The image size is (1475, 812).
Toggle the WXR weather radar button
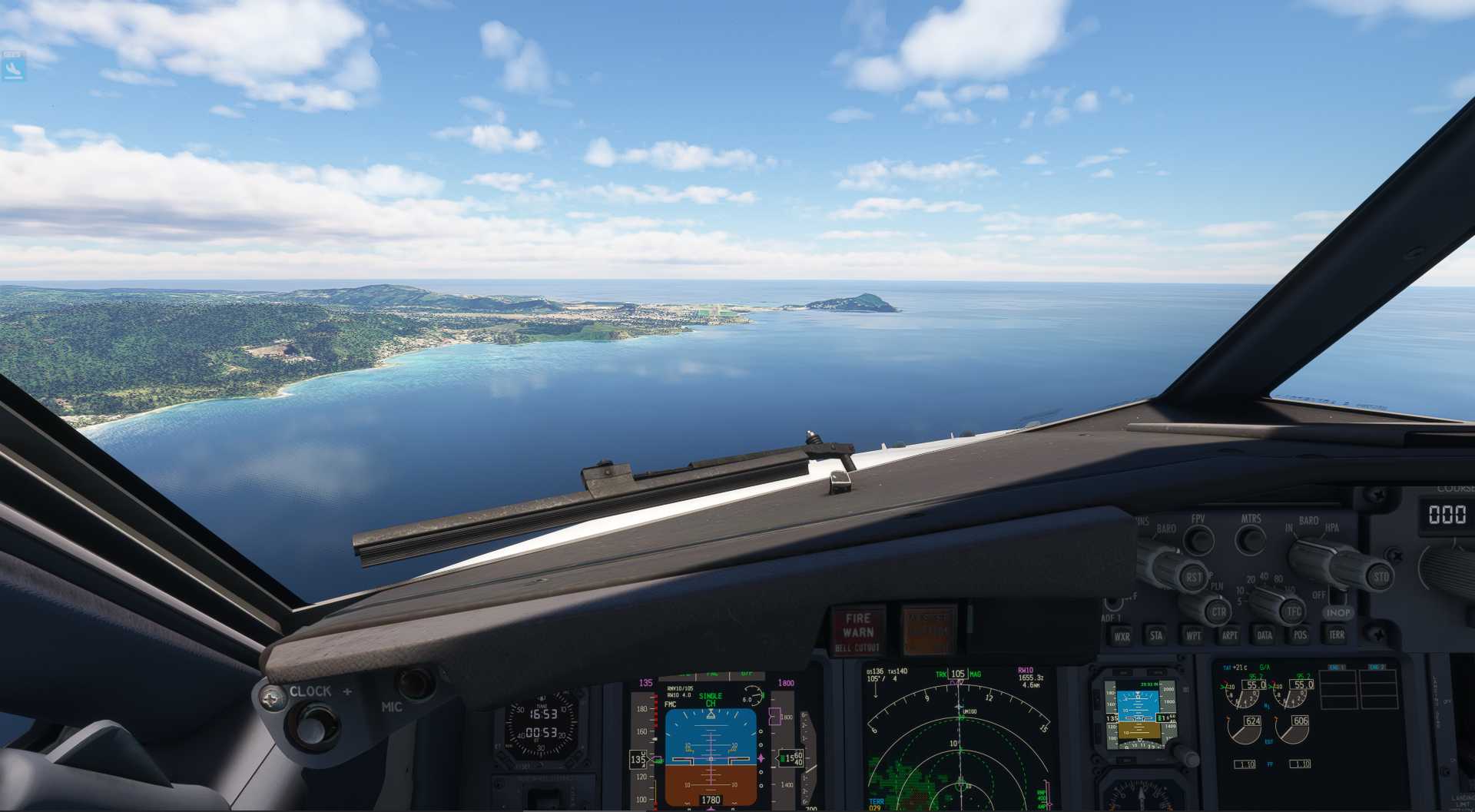(1122, 636)
